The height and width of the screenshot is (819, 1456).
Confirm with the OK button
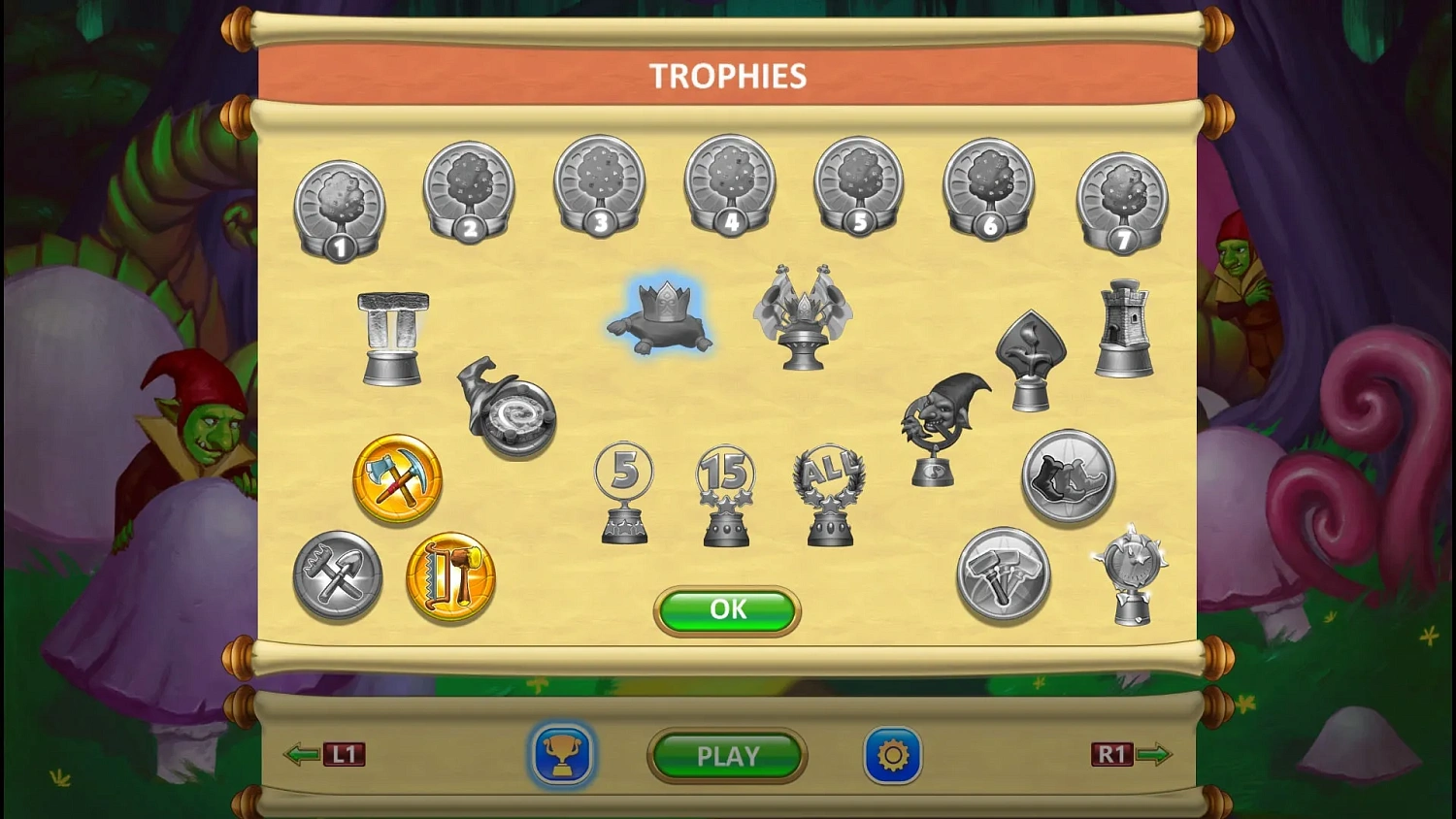pyautogui.click(x=726, y=610)
